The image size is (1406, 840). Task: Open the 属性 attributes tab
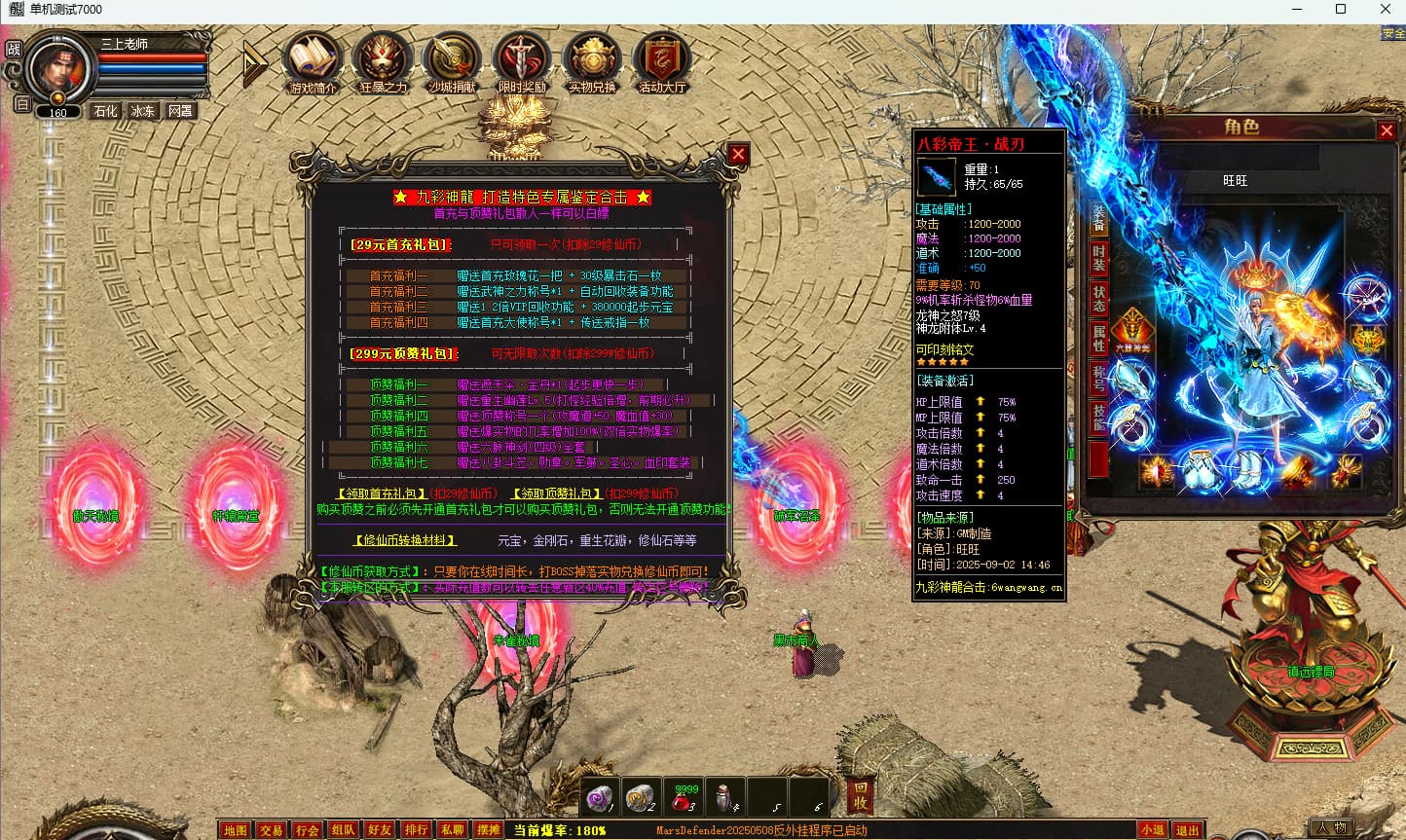[1099, 339]
